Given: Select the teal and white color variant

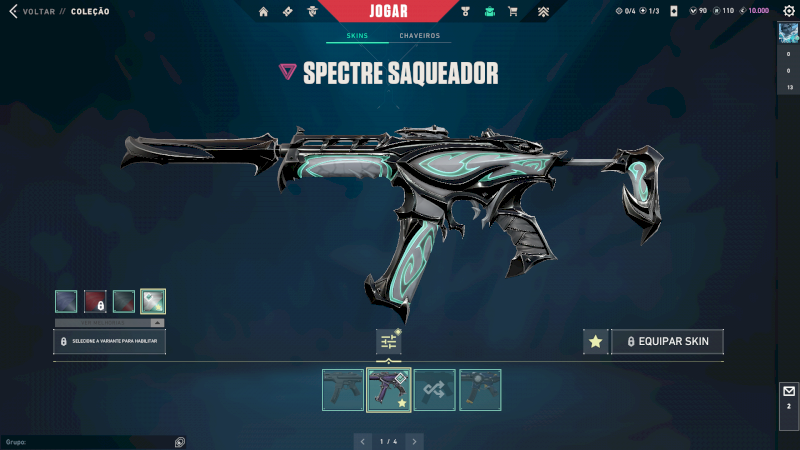Looking at the screenshot, I should [153, 301].
